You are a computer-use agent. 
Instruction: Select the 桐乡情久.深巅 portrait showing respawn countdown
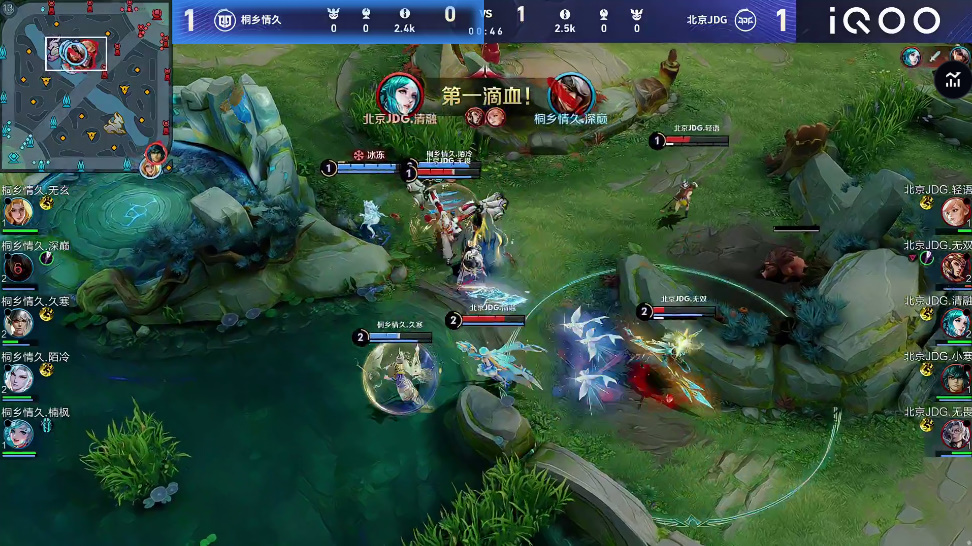pyautogui.click(x=17, y=266)
